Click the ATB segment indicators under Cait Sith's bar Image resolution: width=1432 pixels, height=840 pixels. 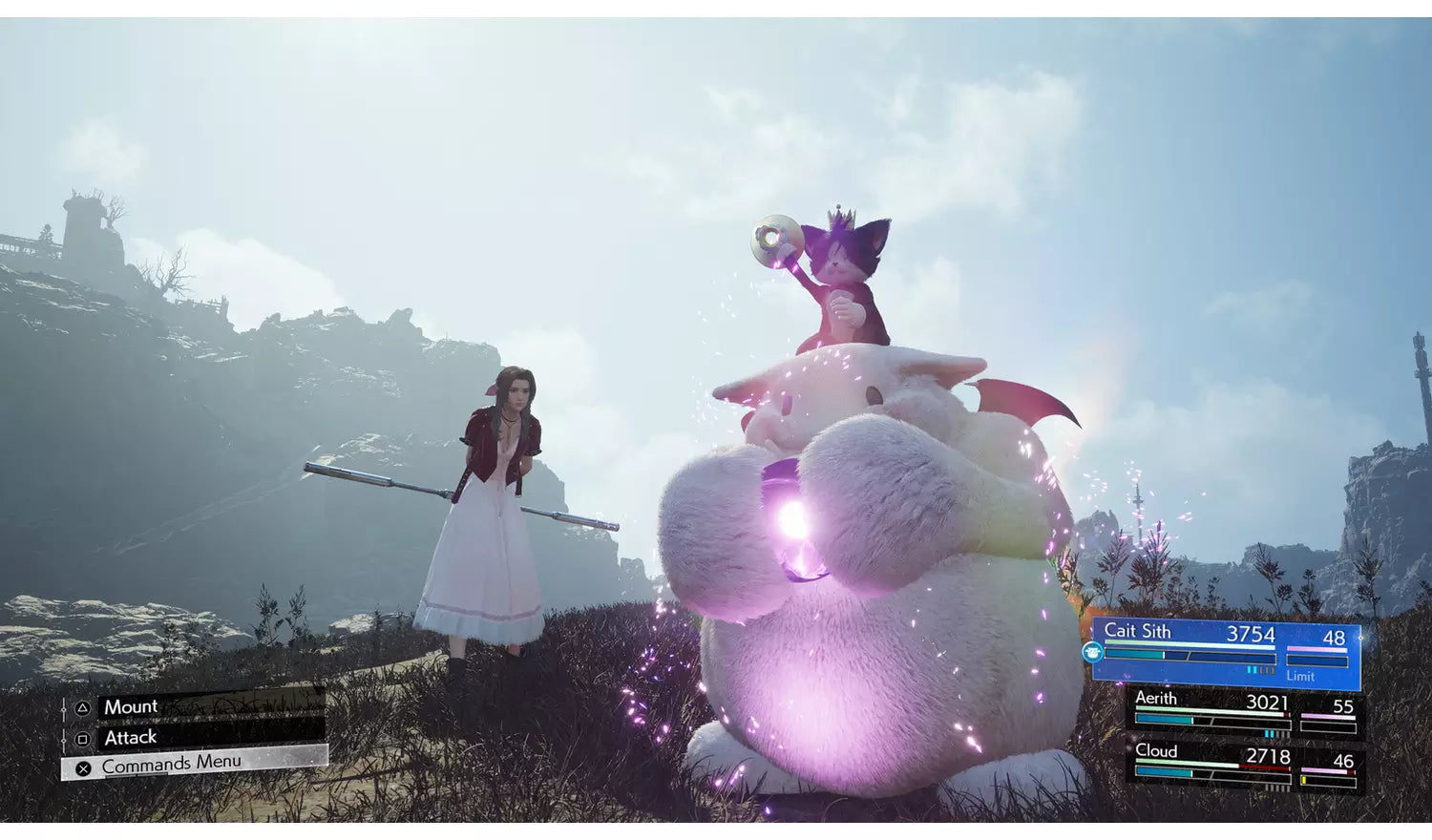(1260, 669)
